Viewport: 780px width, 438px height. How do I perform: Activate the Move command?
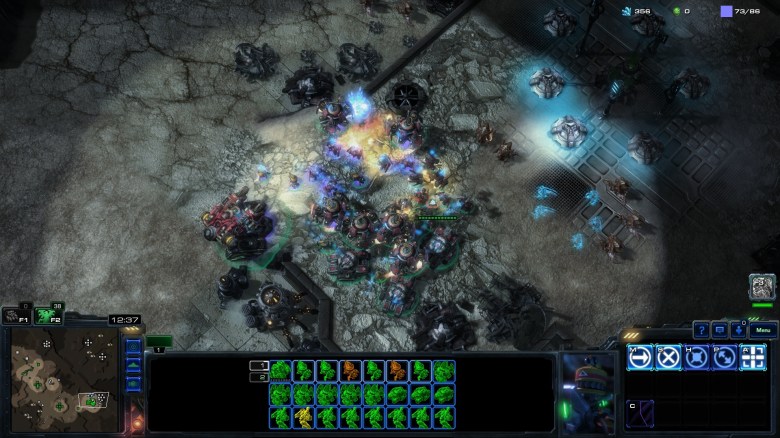pyautogui.click(x=640, y=357)
